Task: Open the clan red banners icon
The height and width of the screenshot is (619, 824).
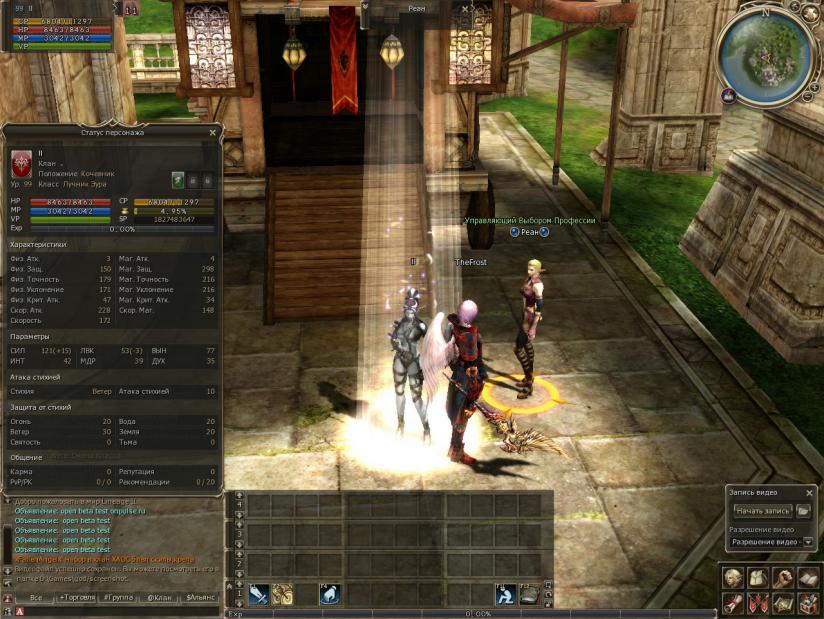Action: click(758, 603)
